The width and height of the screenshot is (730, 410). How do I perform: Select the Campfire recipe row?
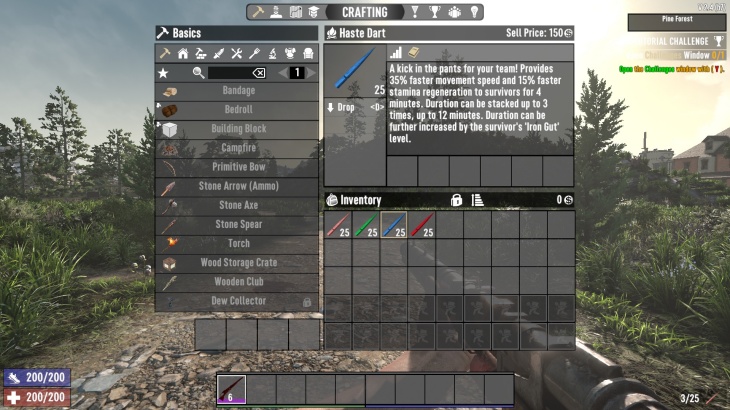point(237,148)
